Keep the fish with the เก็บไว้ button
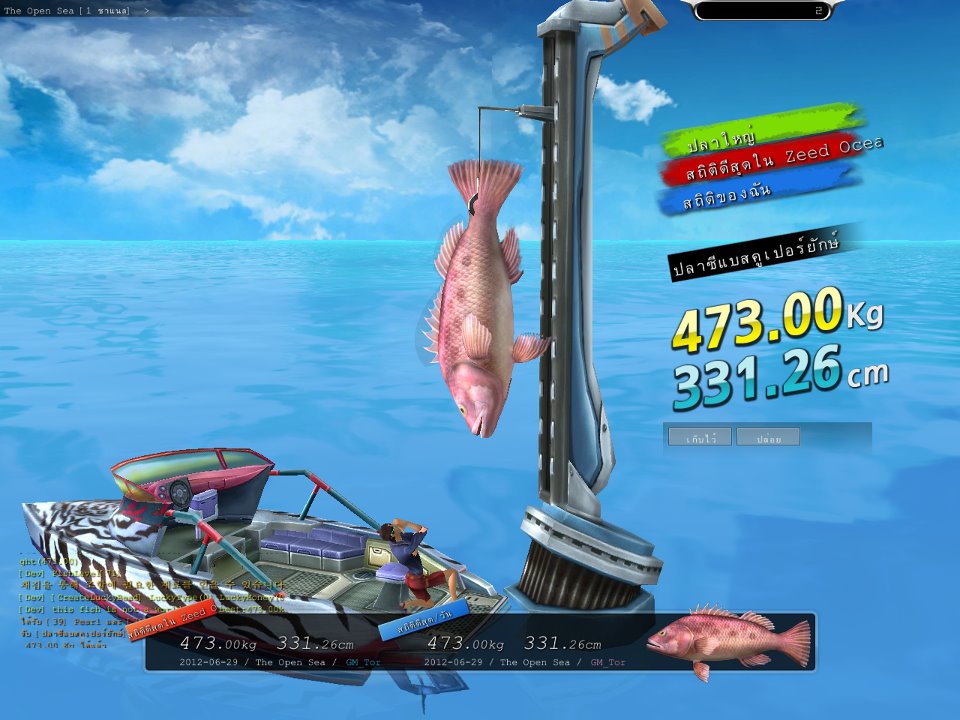Viewport: 960px width, 720px height. [x=699, y=437]
